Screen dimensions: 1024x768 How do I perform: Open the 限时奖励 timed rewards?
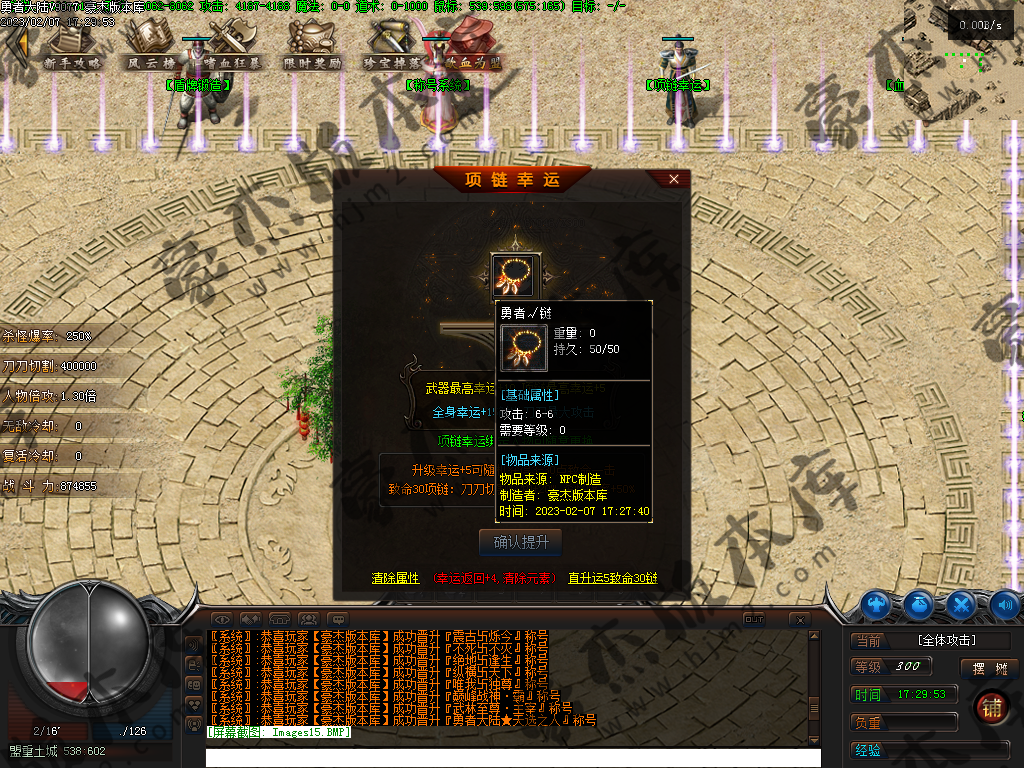pos(312,46)
